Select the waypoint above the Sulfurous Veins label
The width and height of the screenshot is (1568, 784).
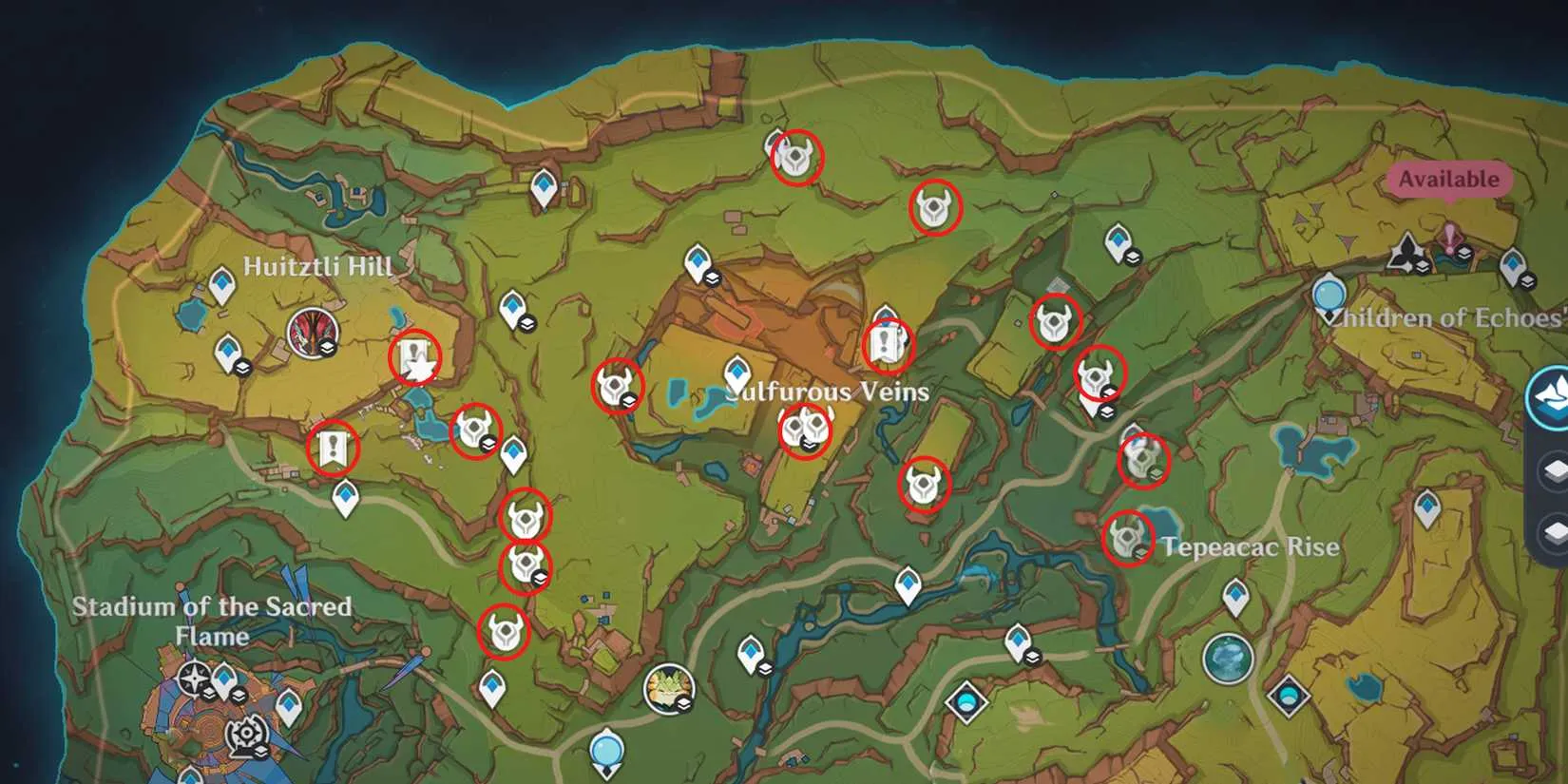[737, 373]
